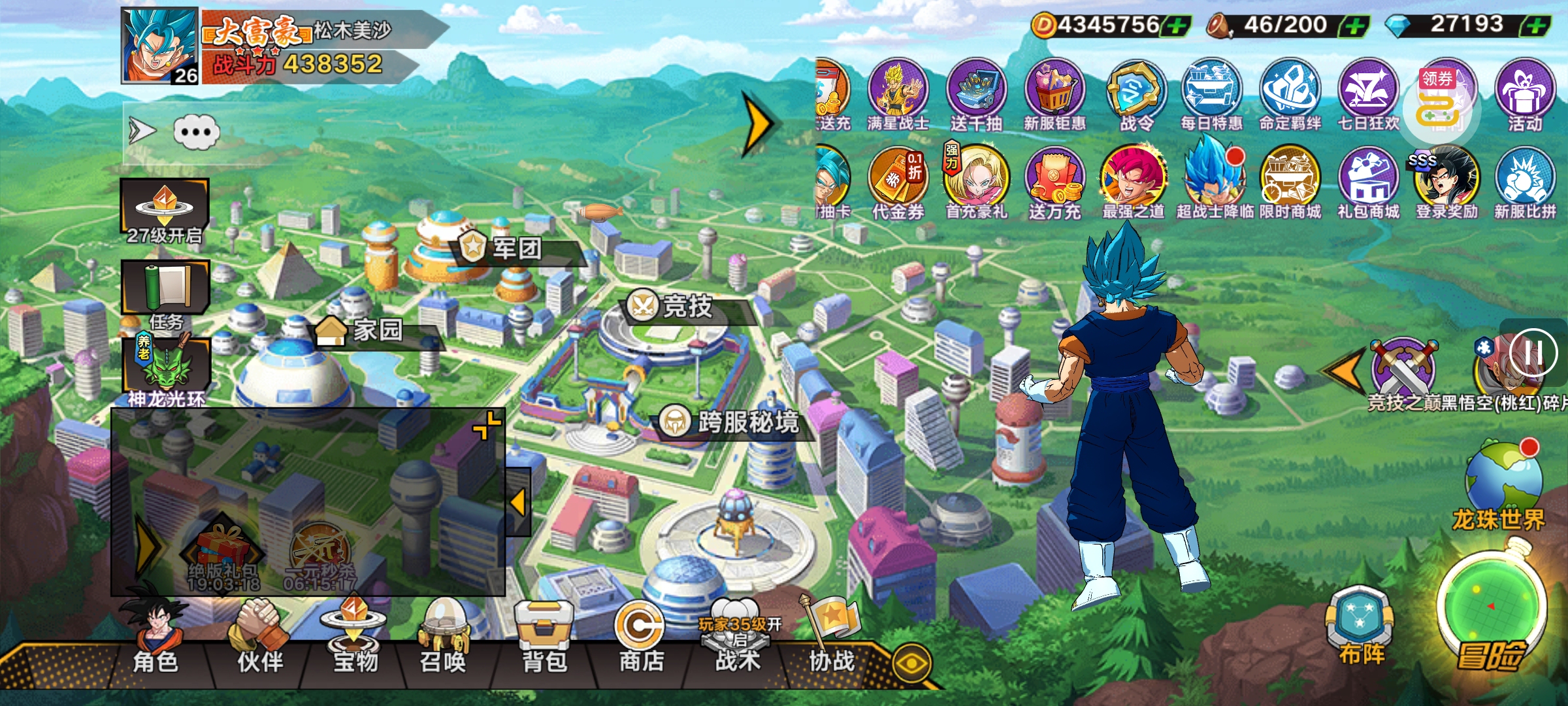Viewport: 1568px width, 706px height.
Task: Open the chat speech bubble
Action: (196, 132)
